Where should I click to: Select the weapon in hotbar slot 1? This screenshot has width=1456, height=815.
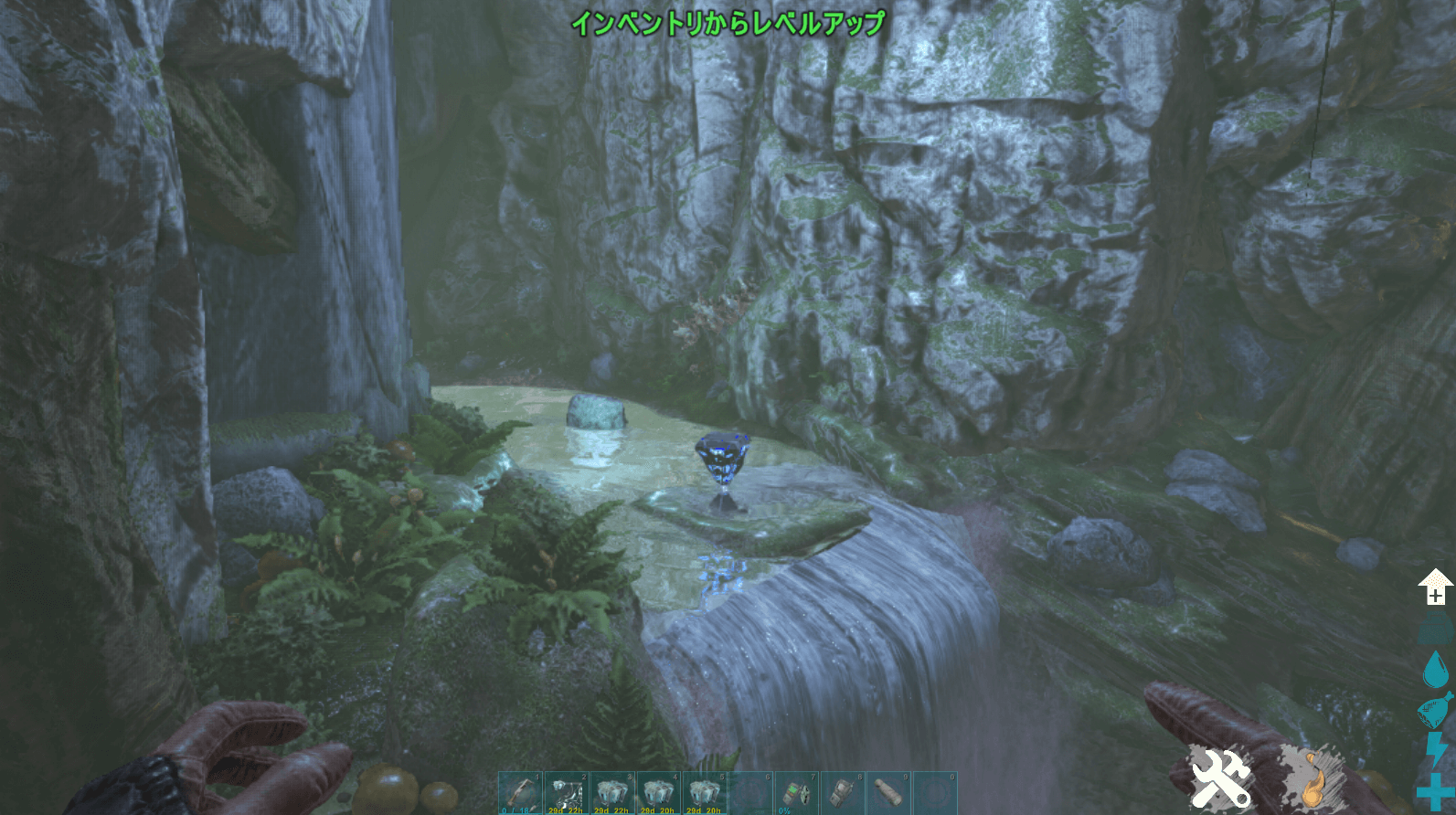coord(521,792)
